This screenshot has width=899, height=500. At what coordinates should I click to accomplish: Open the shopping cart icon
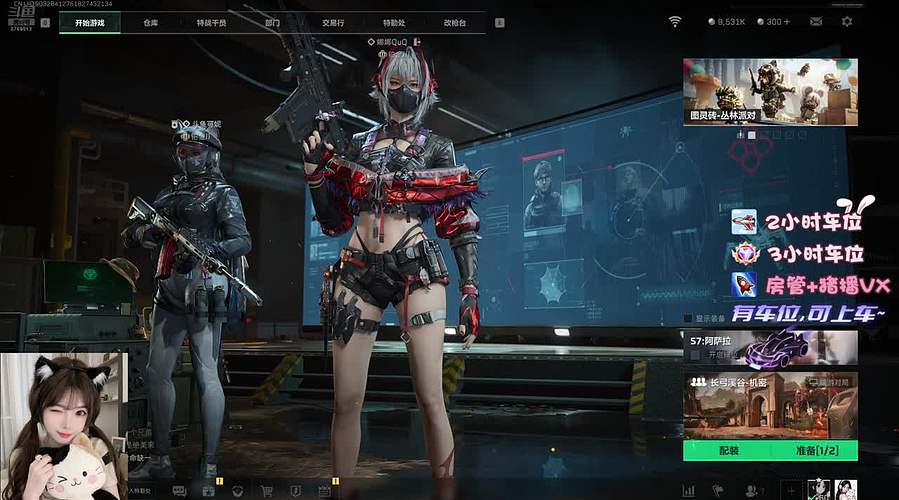[267, 491]
